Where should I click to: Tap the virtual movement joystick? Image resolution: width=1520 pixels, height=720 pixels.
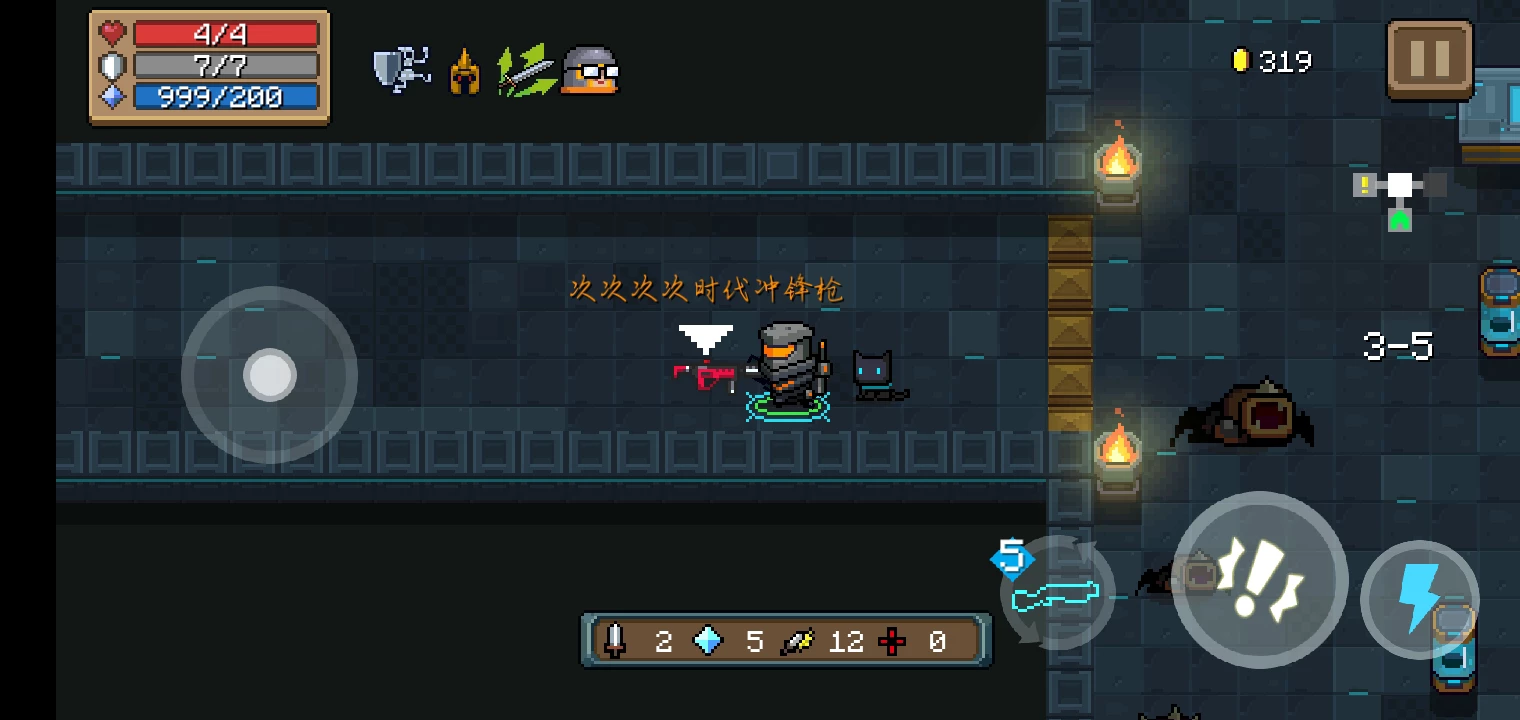(270, 375)
